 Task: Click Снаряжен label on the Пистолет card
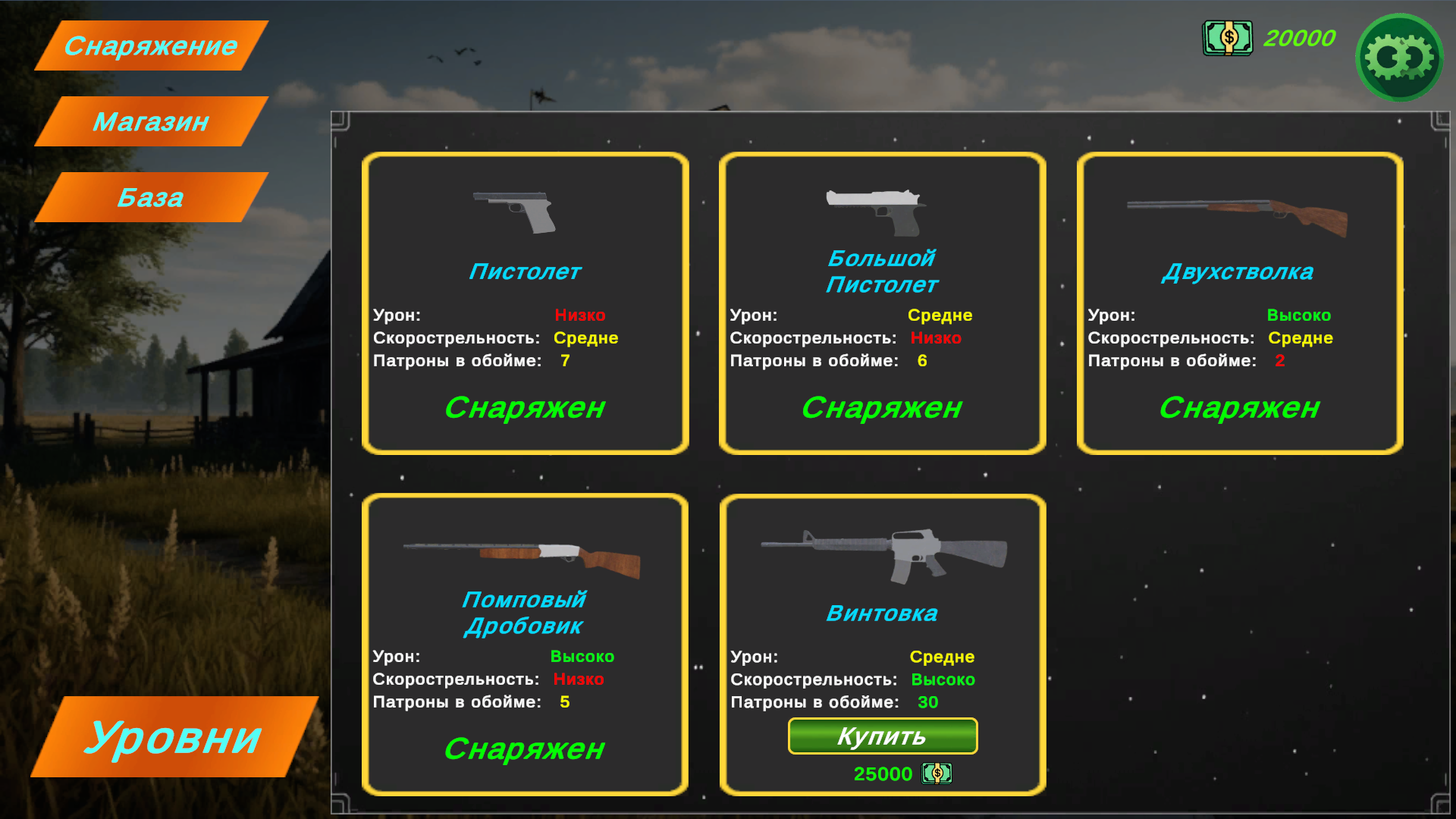tap(526, 408)
